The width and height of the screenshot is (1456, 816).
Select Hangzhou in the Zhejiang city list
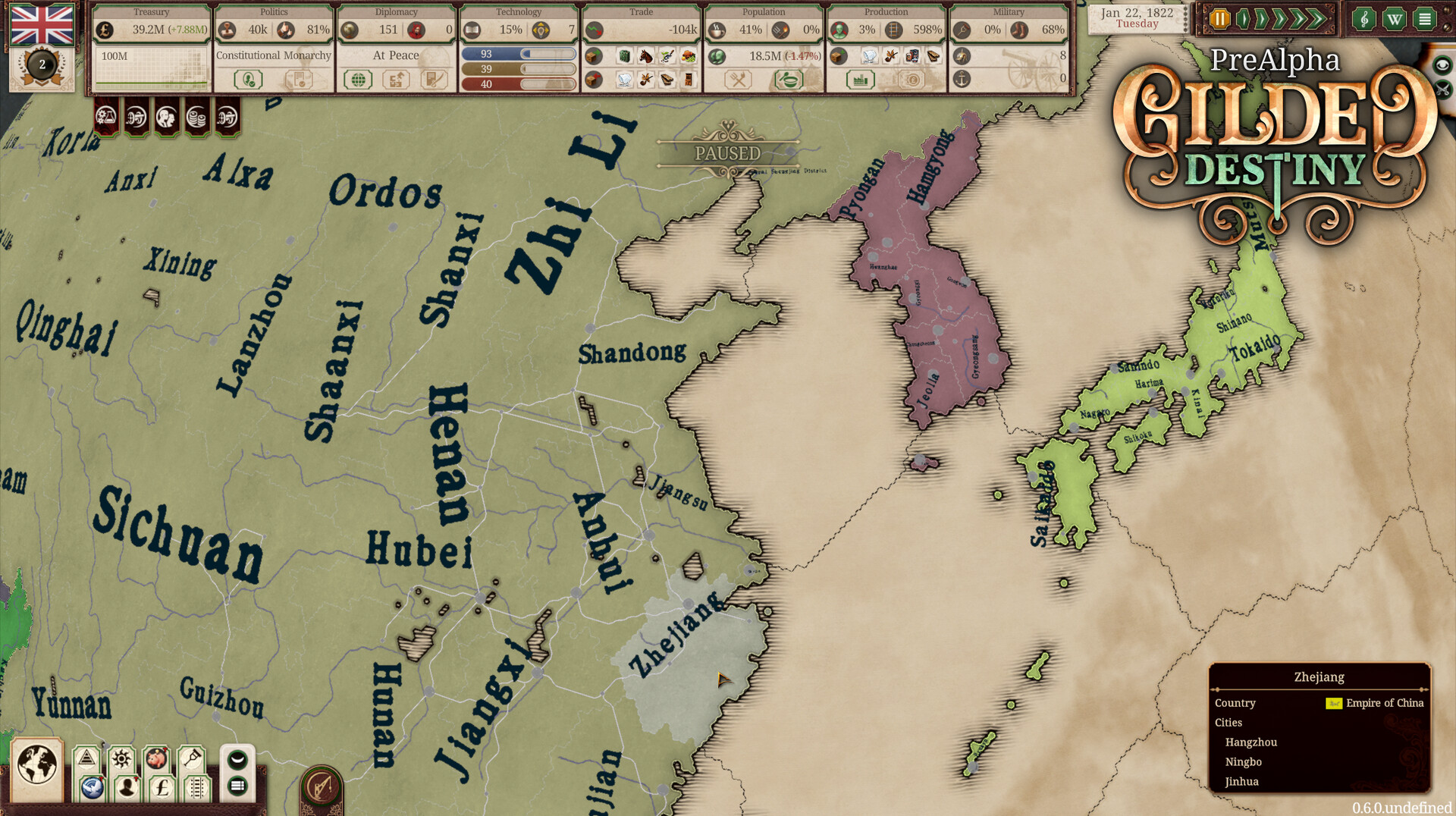1250,742
